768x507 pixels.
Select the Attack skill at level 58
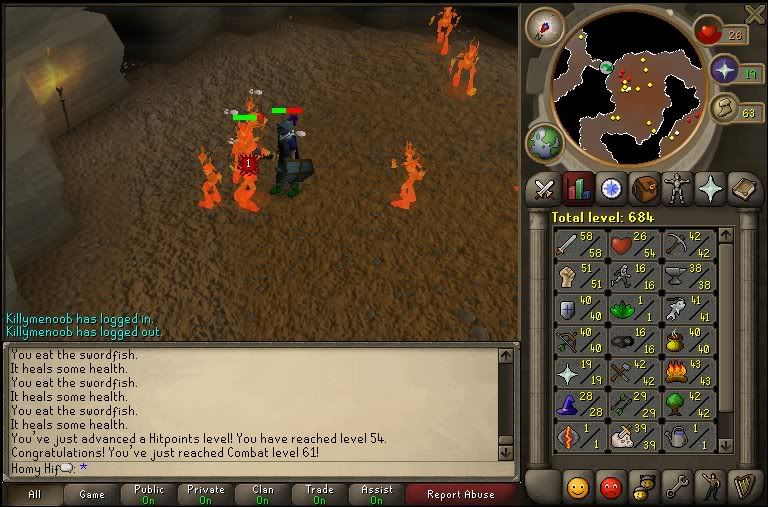578,244
